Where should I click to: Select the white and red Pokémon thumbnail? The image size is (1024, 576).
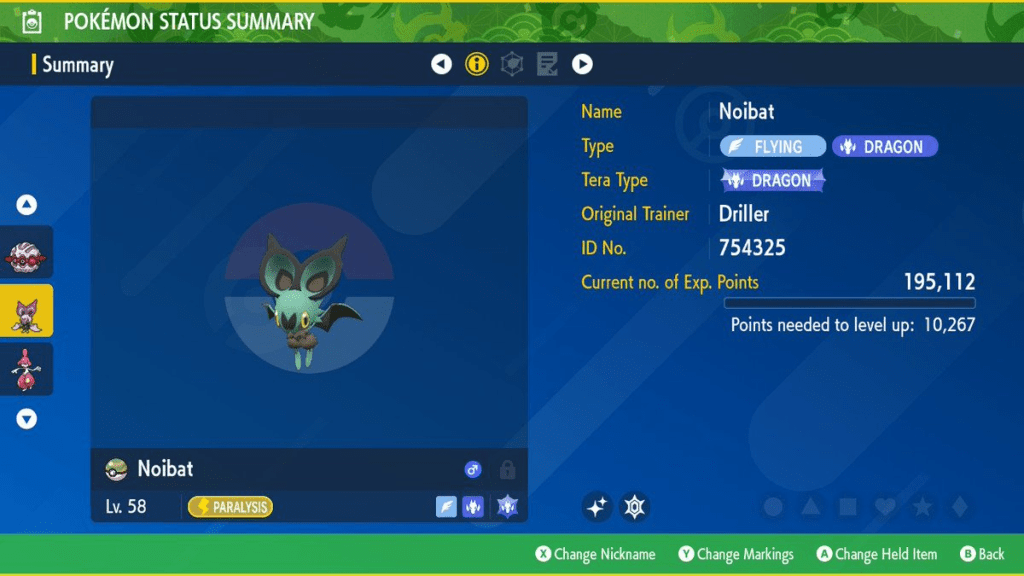coord(27,256)
